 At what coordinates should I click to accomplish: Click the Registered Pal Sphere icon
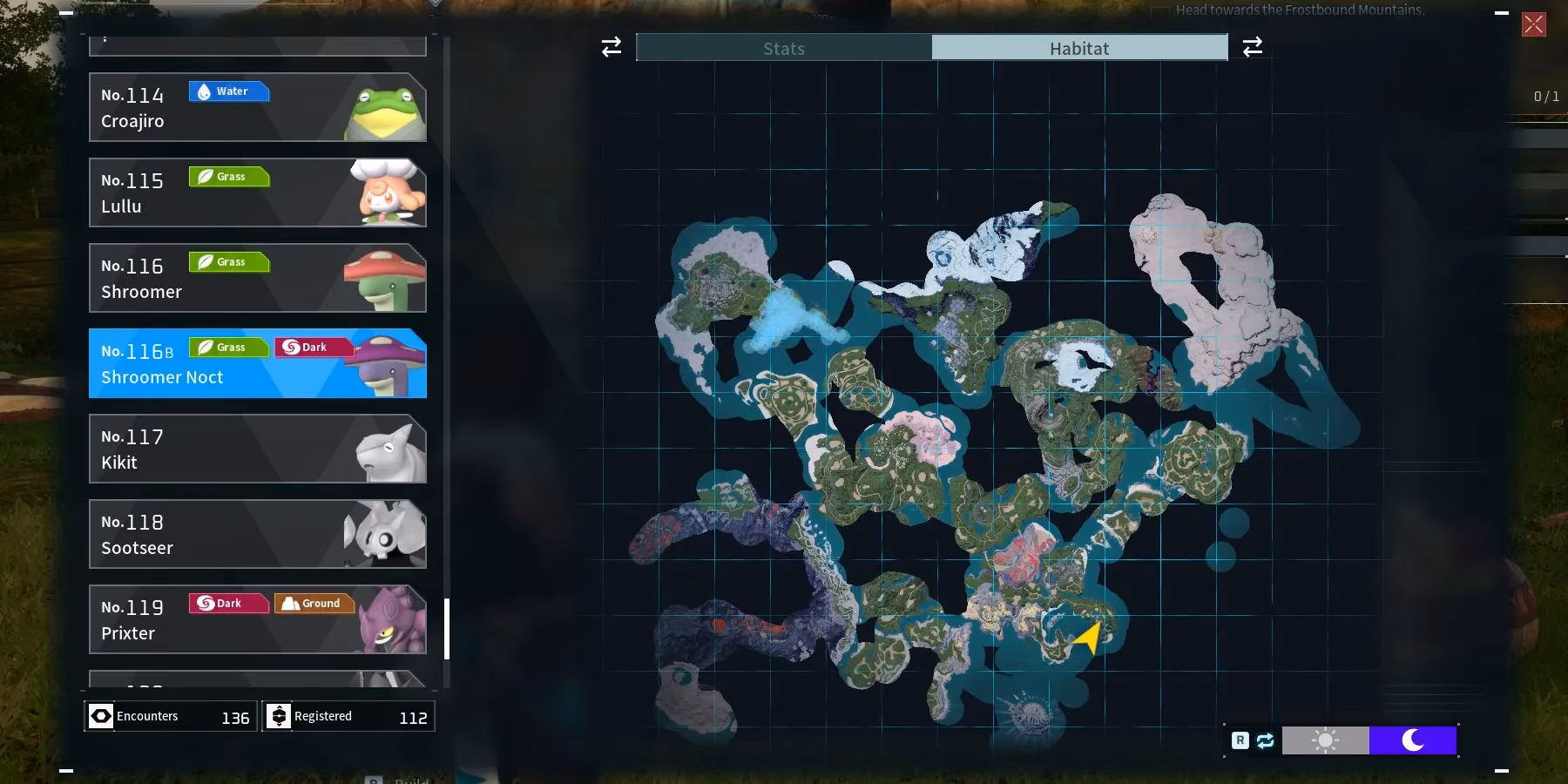tap(279, 715)
